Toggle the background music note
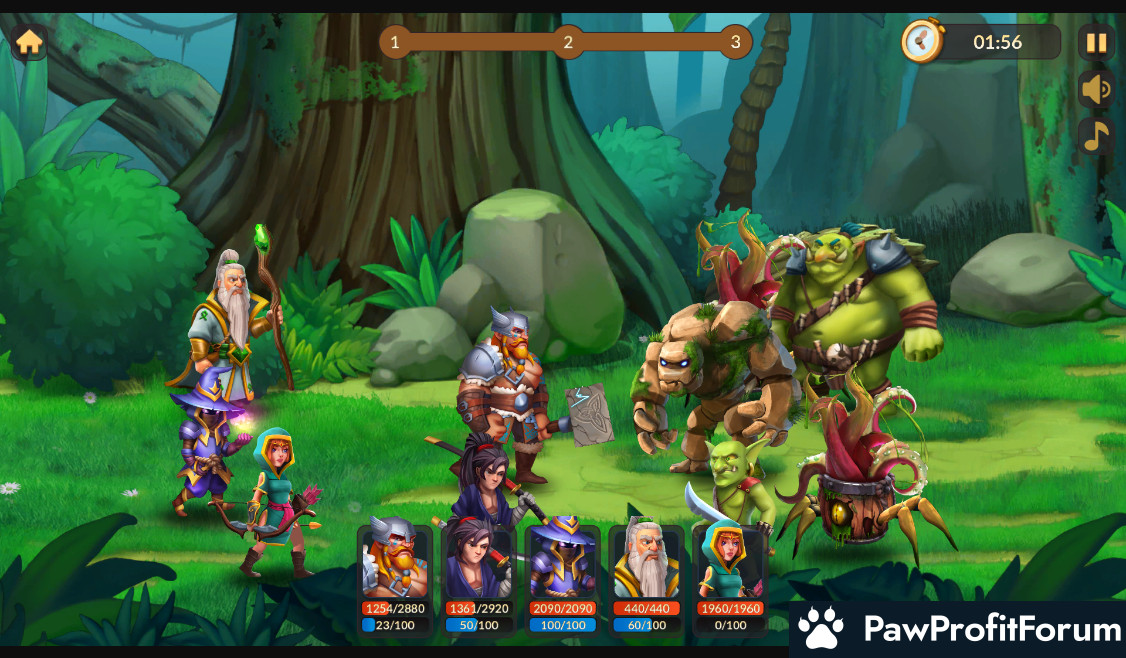The image size is (1126, 658). coord(1096,136)
